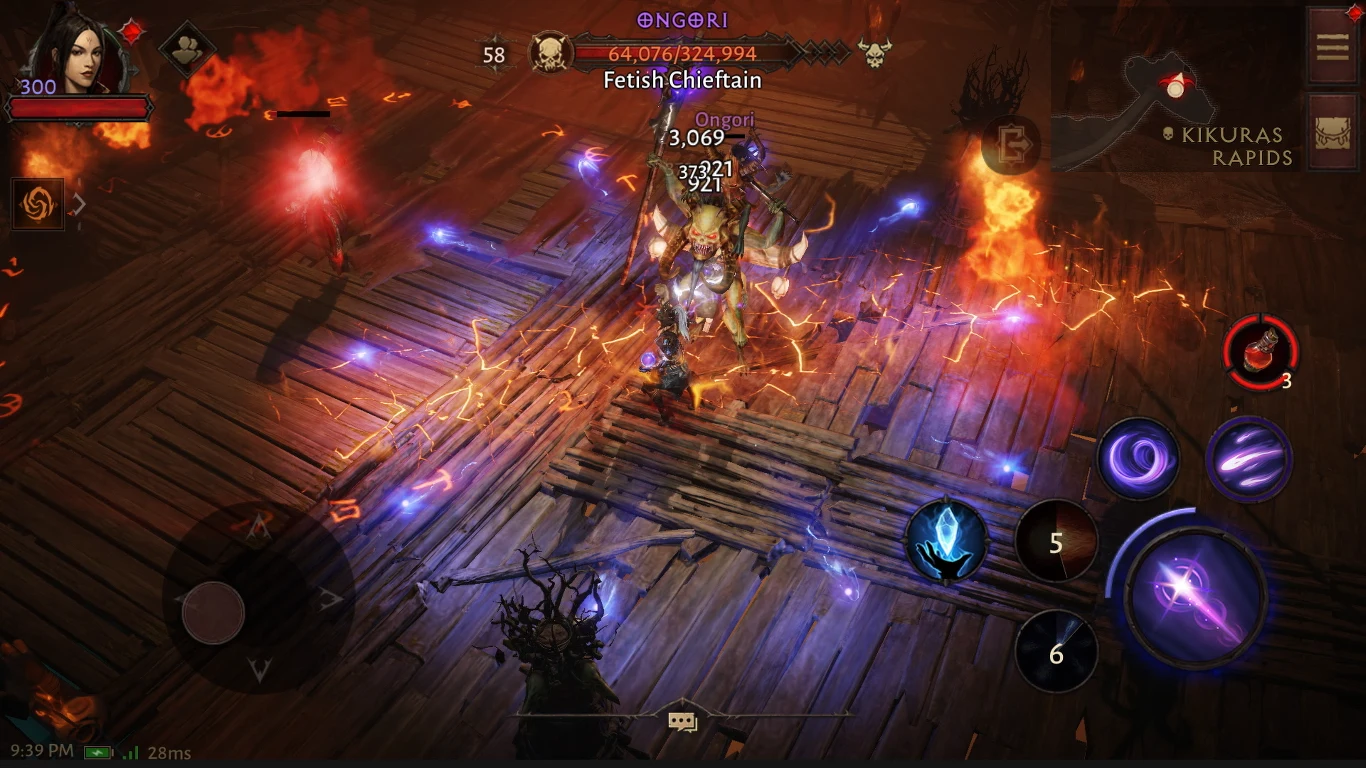Tap the red gem notification beside portrait

(x=131, y=30)
